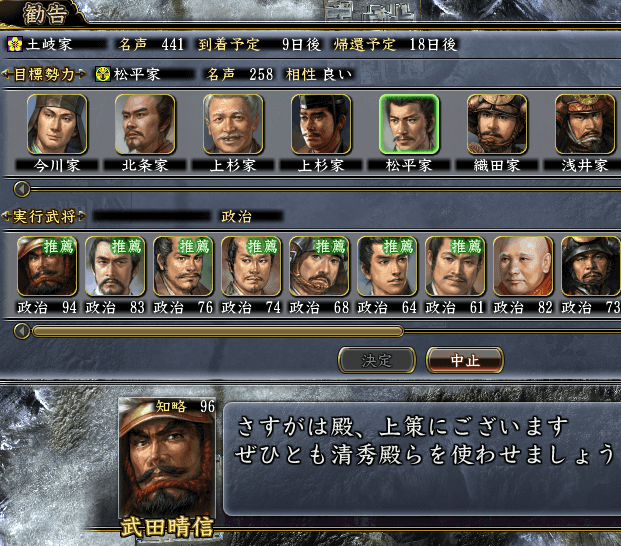
Task: Confirm with the 決定 button
Action: (377, 359)
